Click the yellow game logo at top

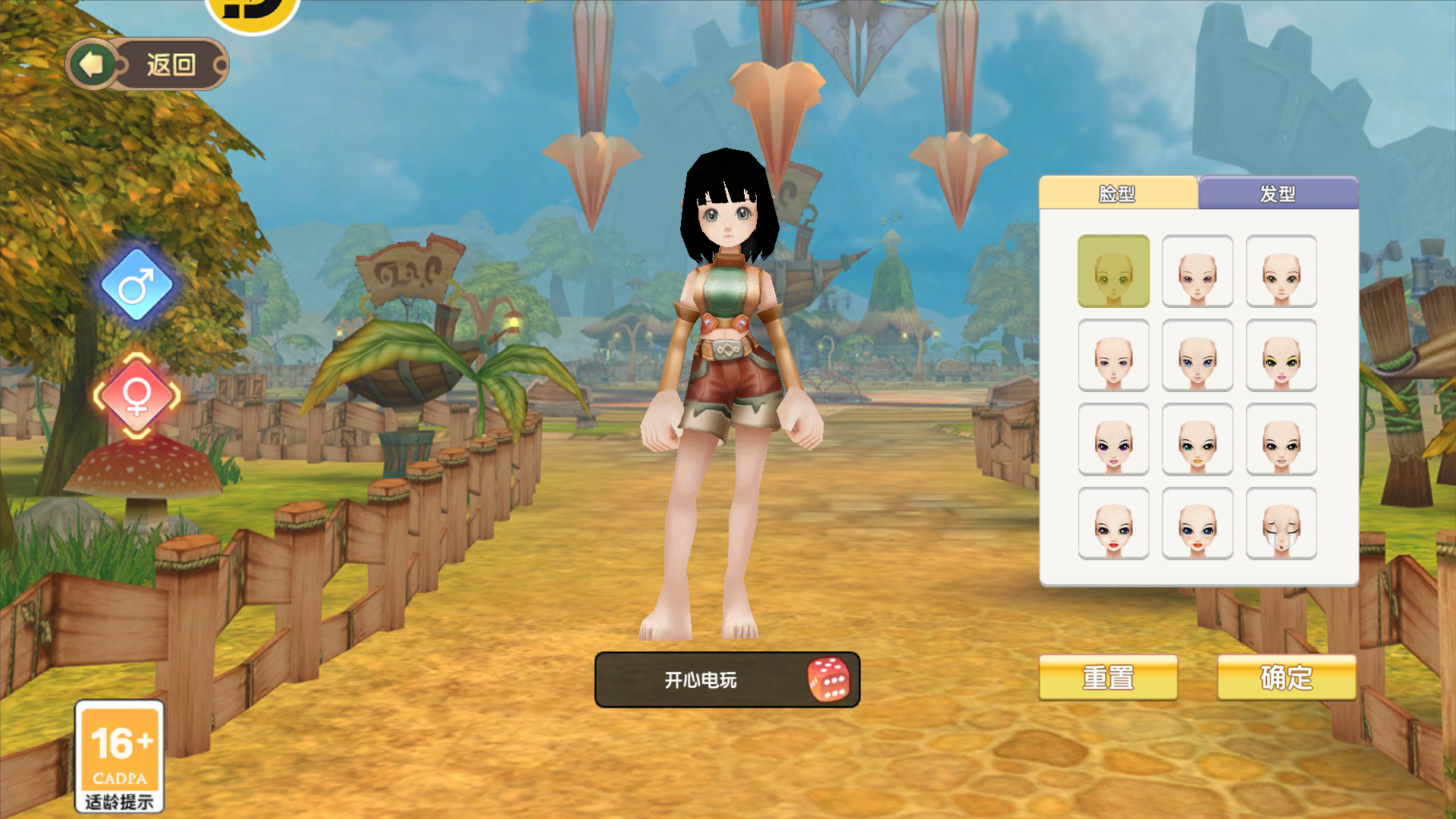[x=250, y=15]
